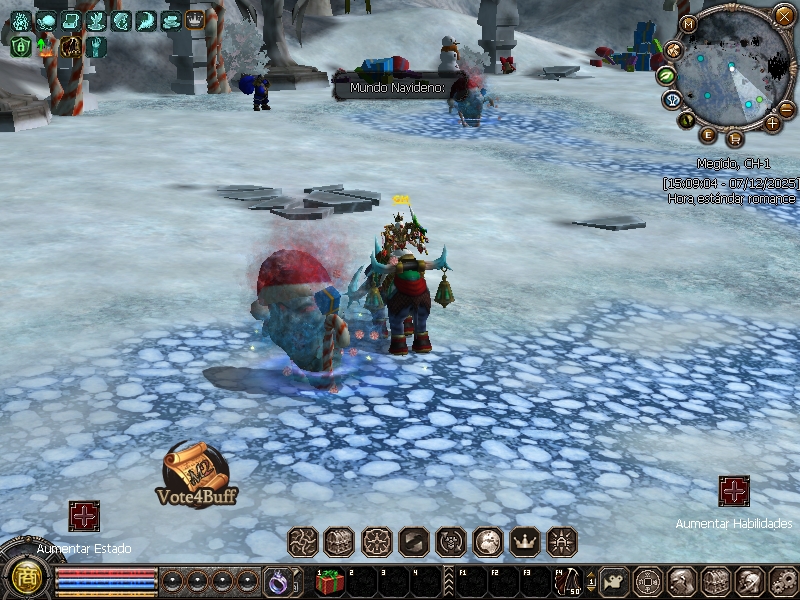The width and height of the screenshot is (800, 600).
Task: Close the minimap with the X button
Action: coord(783,15)
